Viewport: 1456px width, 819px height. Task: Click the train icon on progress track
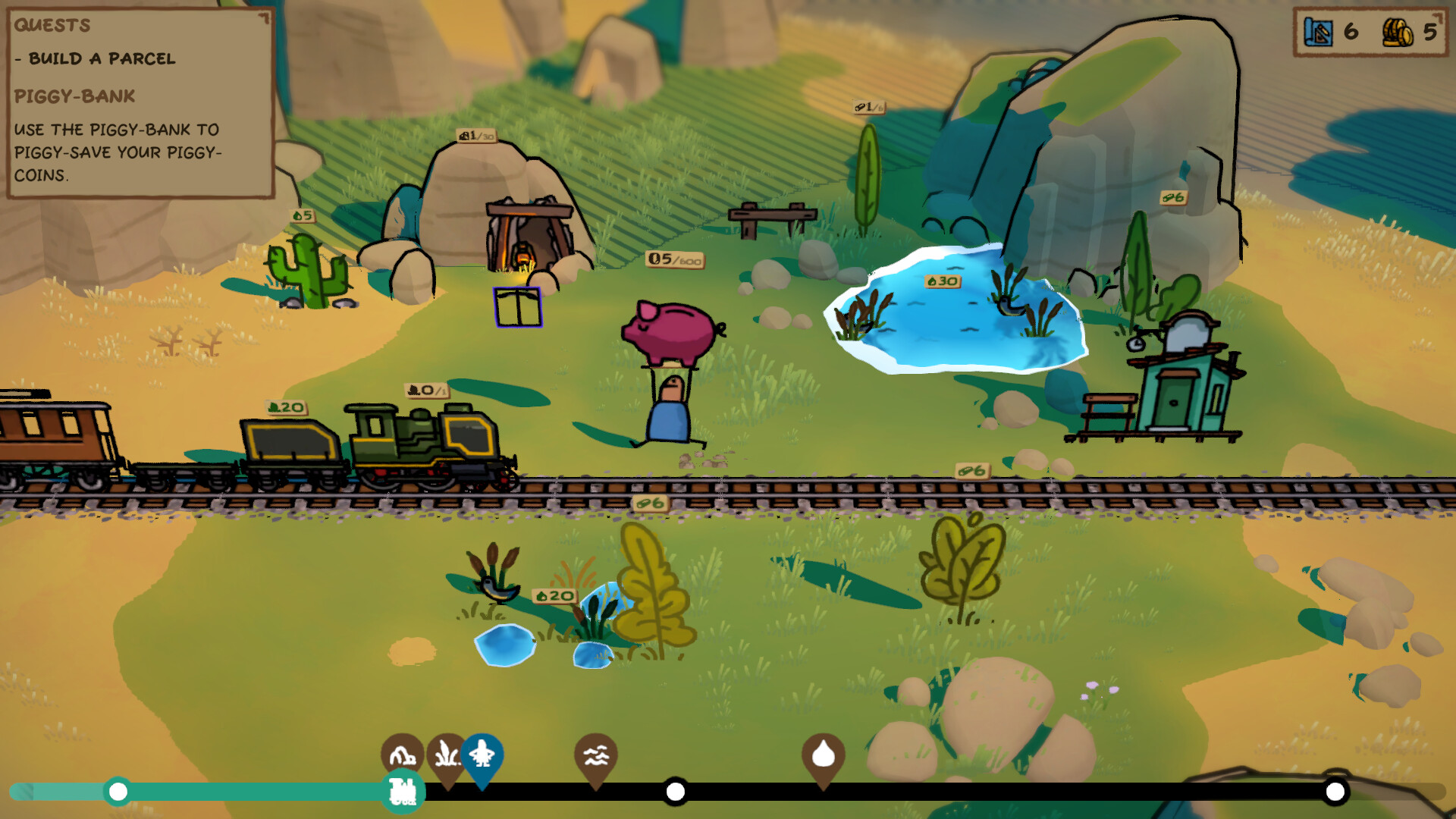pyautogui.click(x=403, y=792)
